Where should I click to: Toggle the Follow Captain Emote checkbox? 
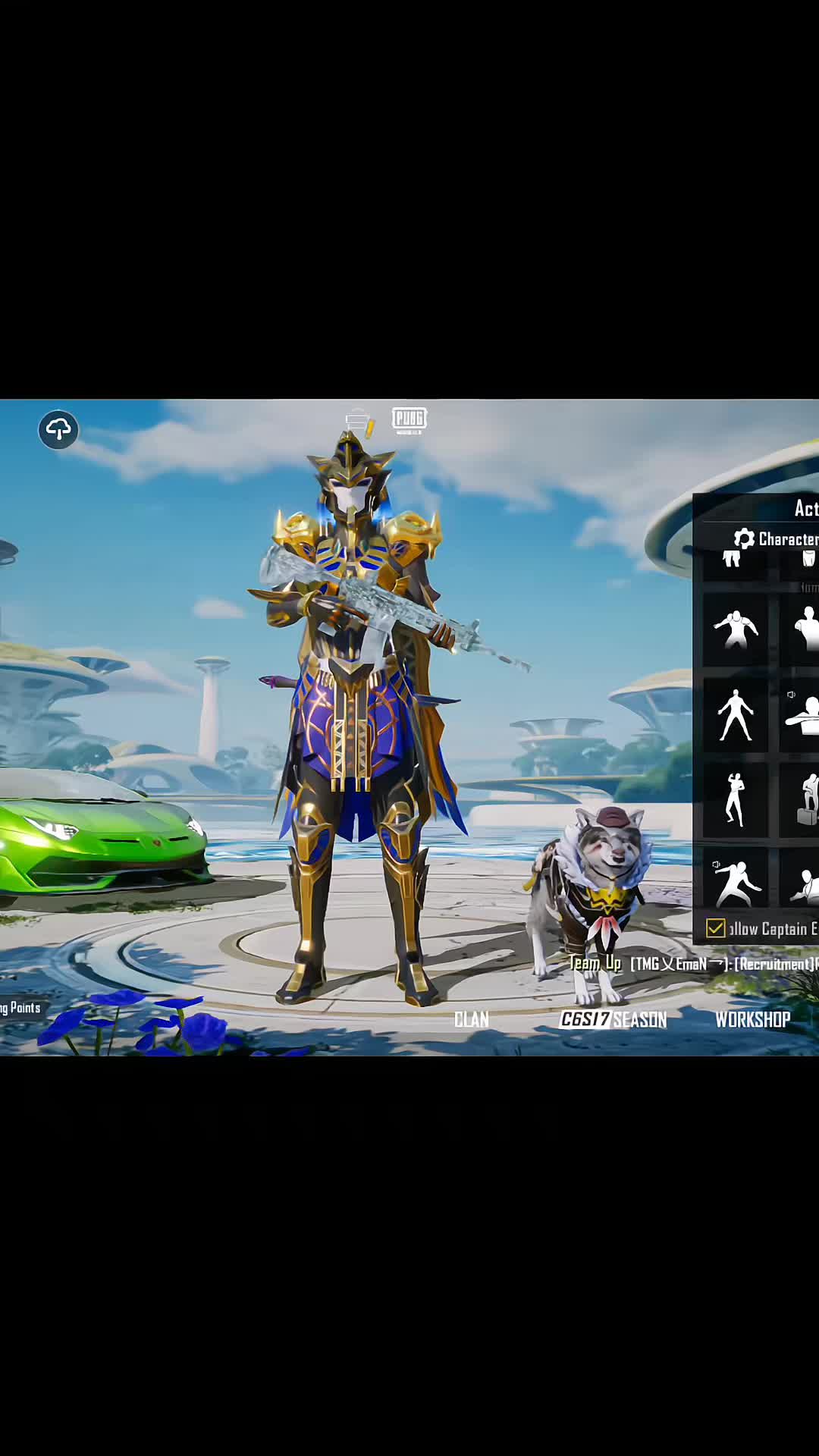[x=715, y=928]
